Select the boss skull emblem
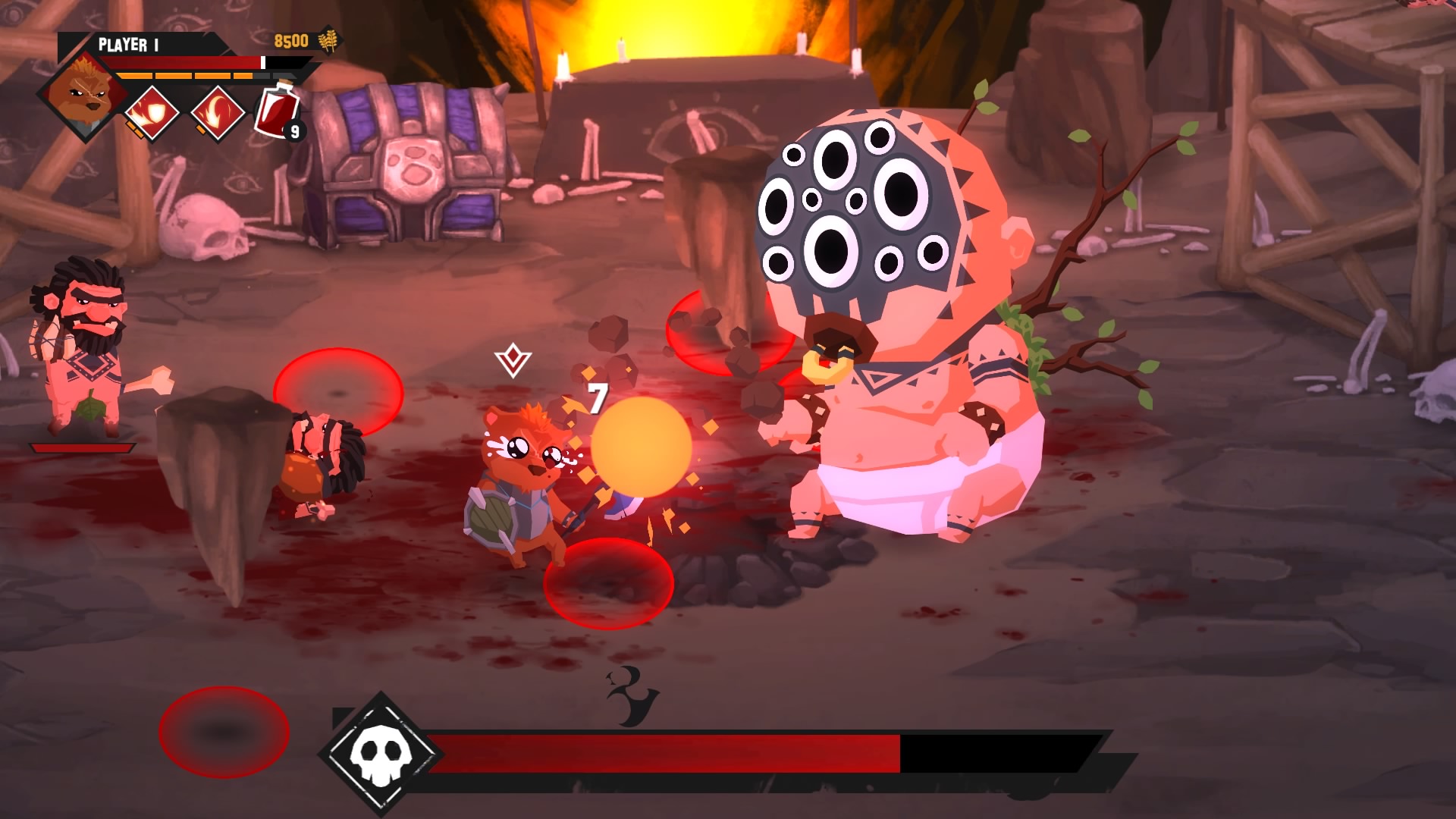 [x=378, y=752]
